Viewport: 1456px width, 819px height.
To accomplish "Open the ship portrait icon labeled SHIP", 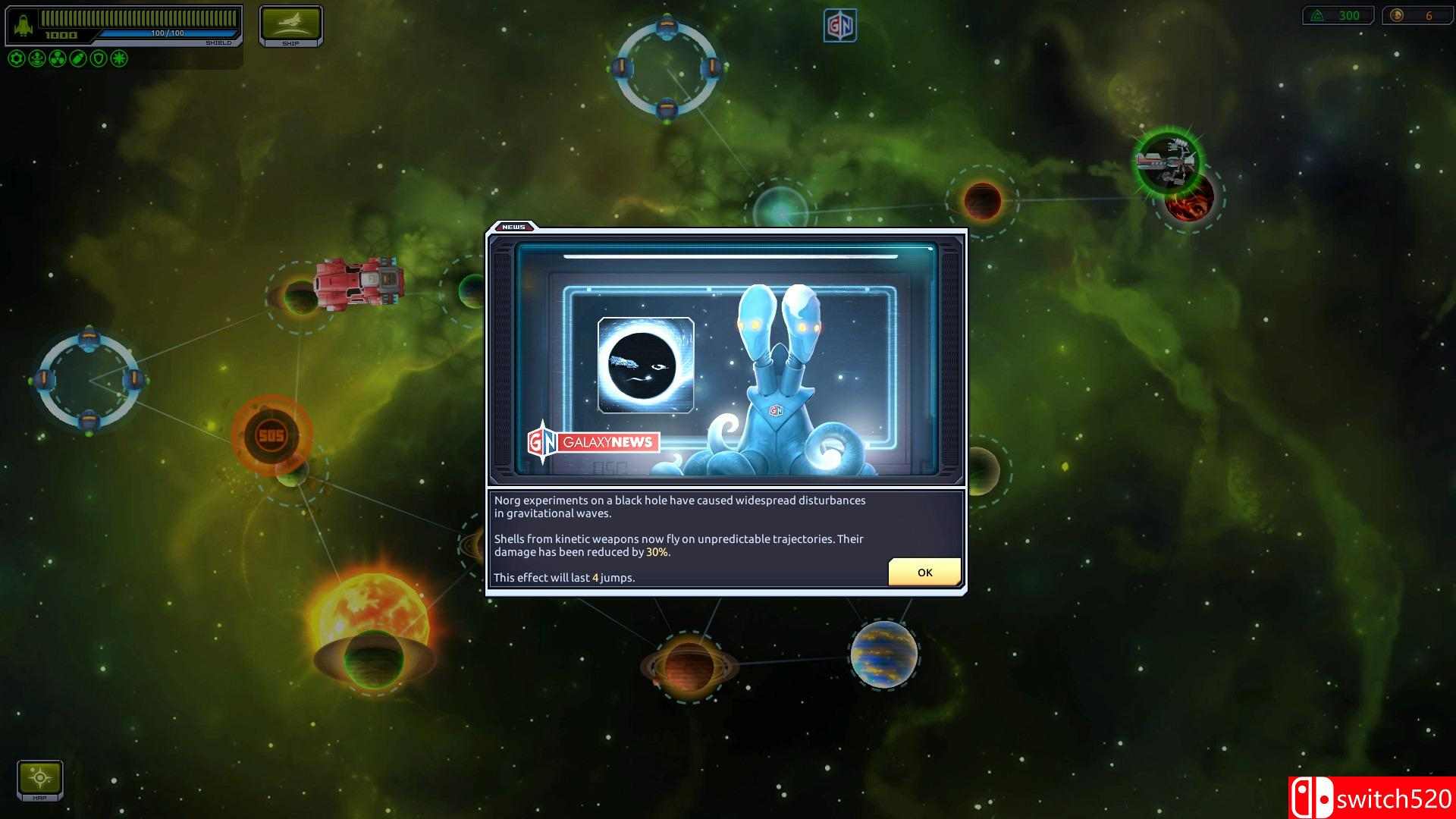I will tap(291, 25).
